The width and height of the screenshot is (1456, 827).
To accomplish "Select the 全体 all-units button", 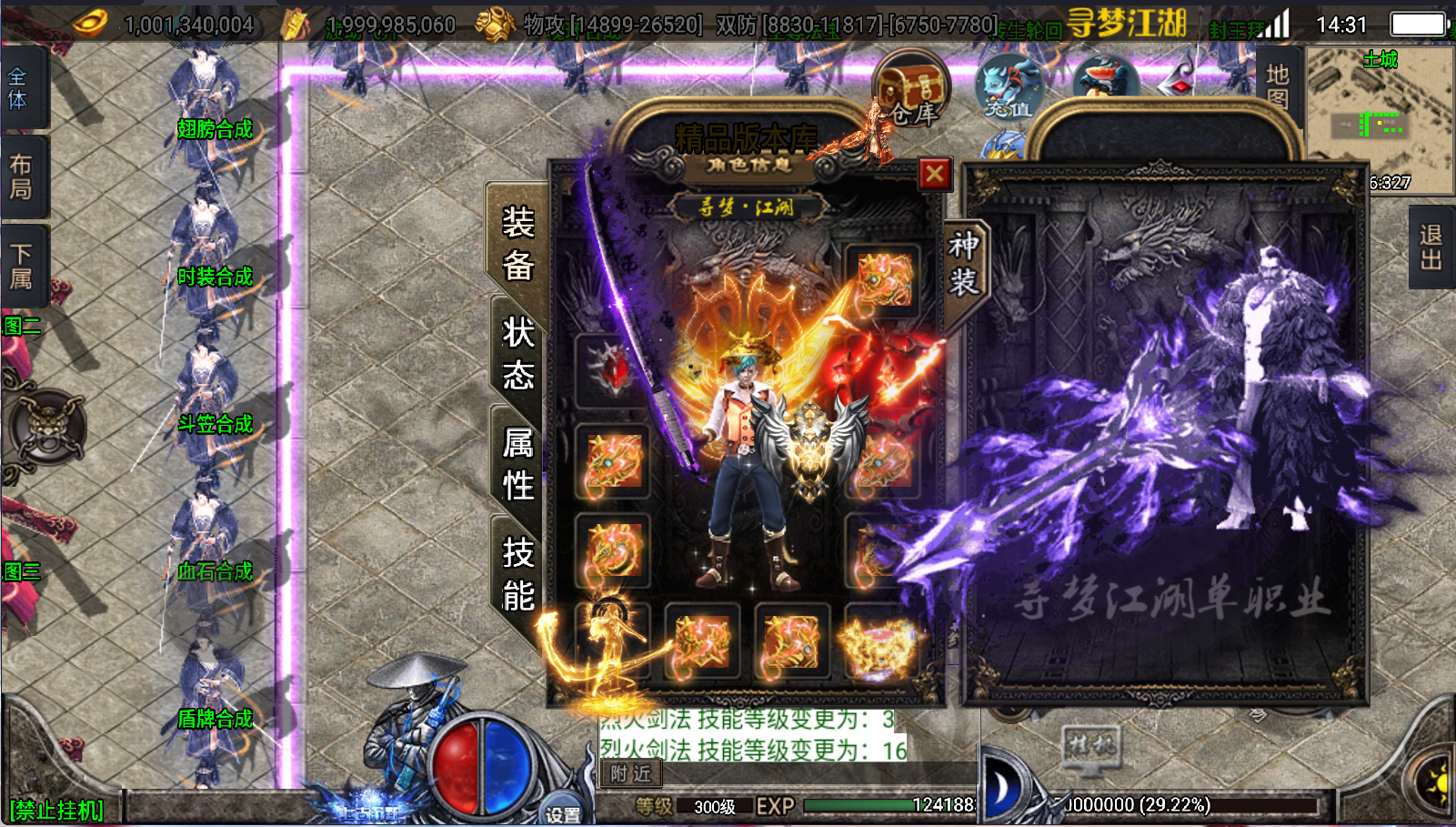I will tap(18, 88).
